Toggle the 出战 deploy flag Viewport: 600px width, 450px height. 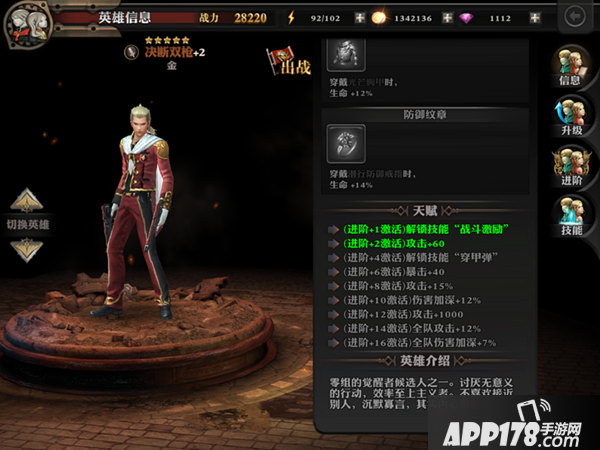(x=287, y=63)
